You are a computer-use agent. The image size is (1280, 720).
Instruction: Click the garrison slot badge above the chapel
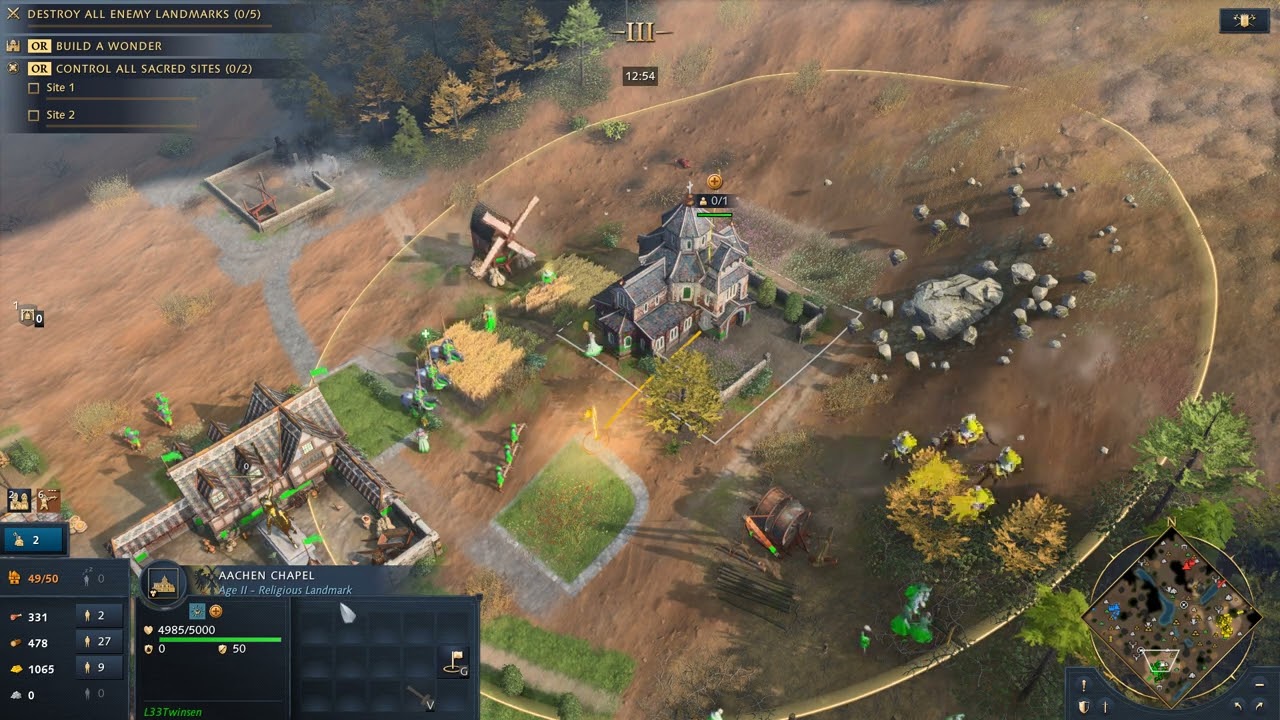click(713, 201)
